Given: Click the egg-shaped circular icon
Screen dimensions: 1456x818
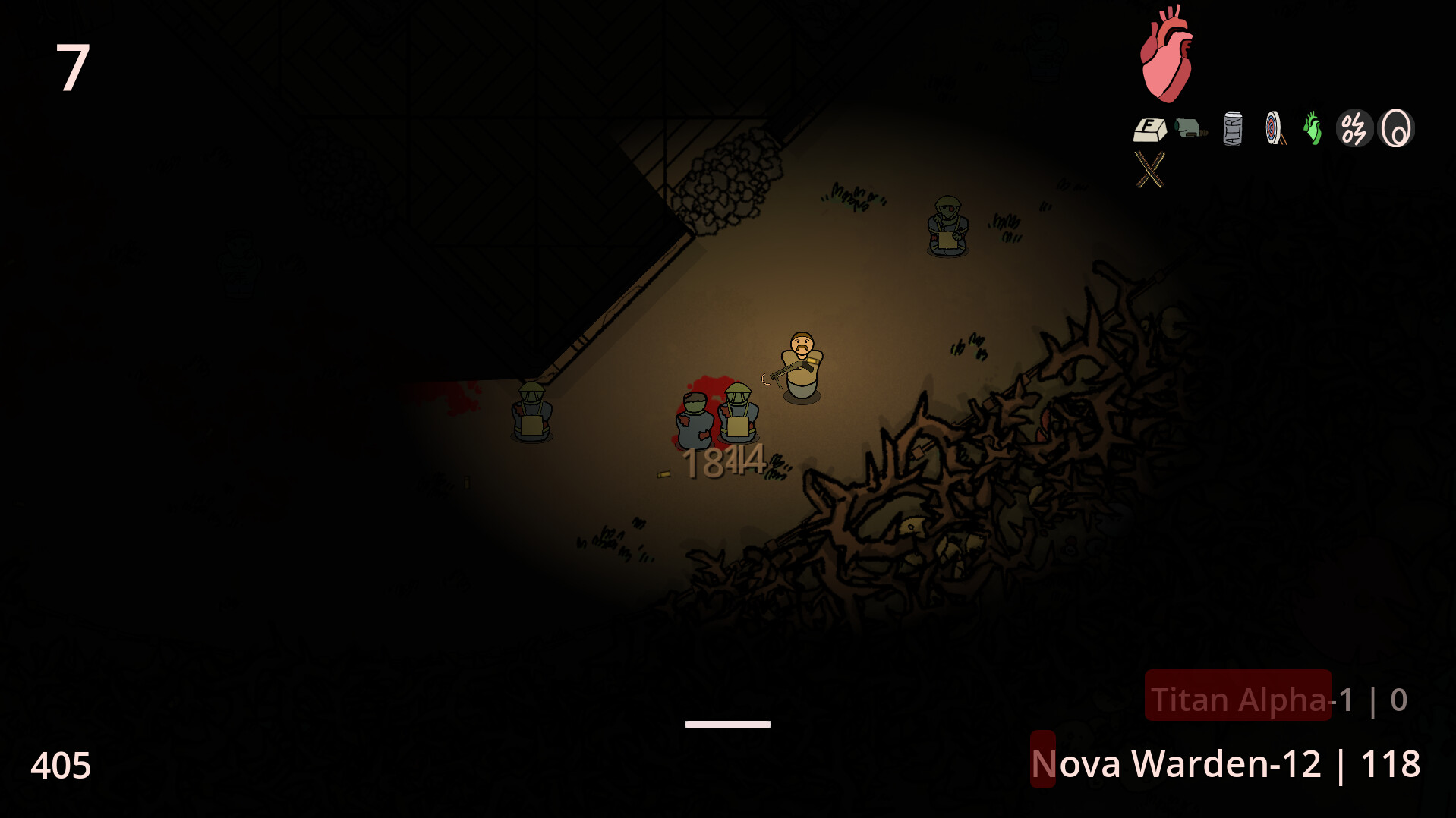Looking at the screenshot, I should (x=1397, y=128).
